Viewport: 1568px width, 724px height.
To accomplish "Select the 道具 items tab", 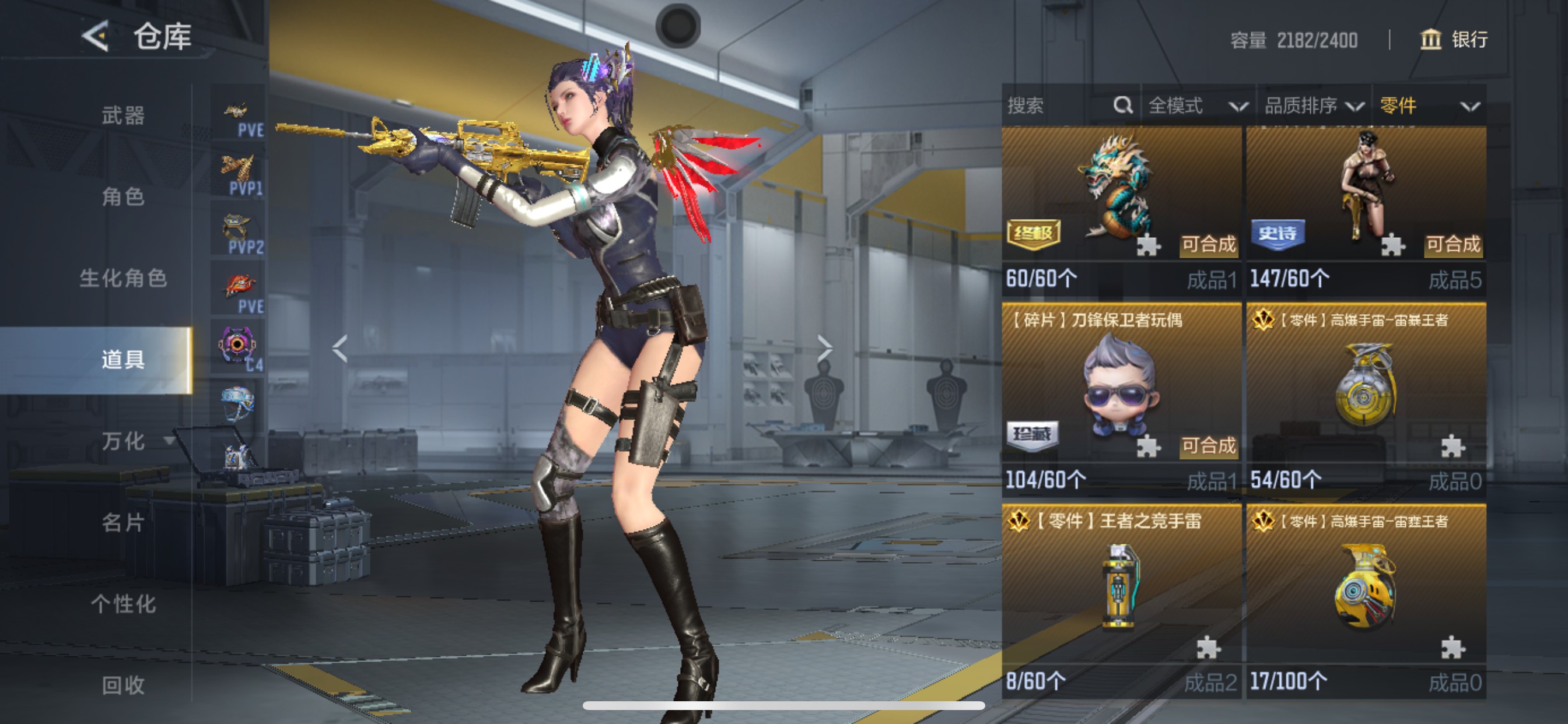I will click(x=123, y=360).
